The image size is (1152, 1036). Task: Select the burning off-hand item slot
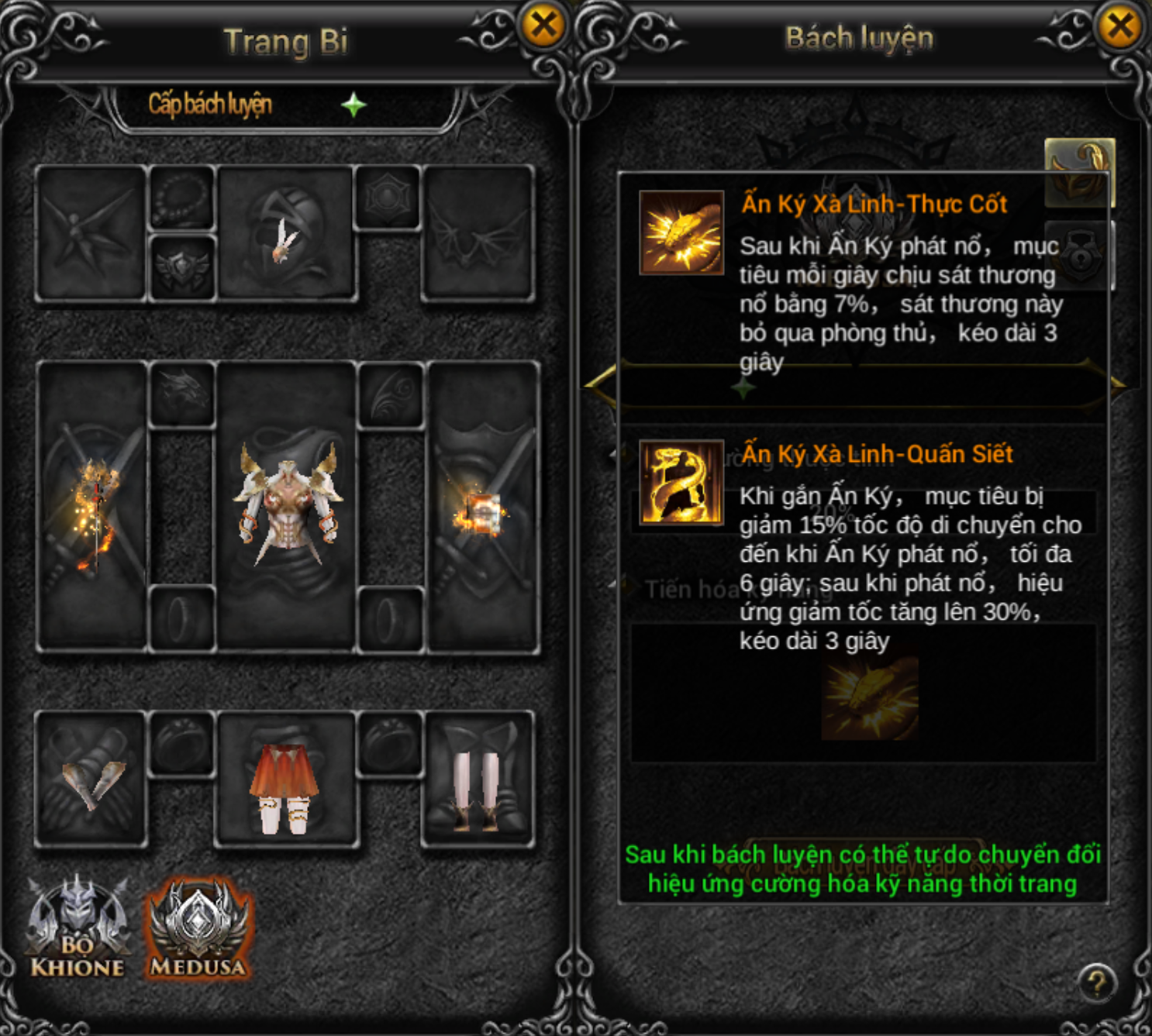(x=481, y=508)
